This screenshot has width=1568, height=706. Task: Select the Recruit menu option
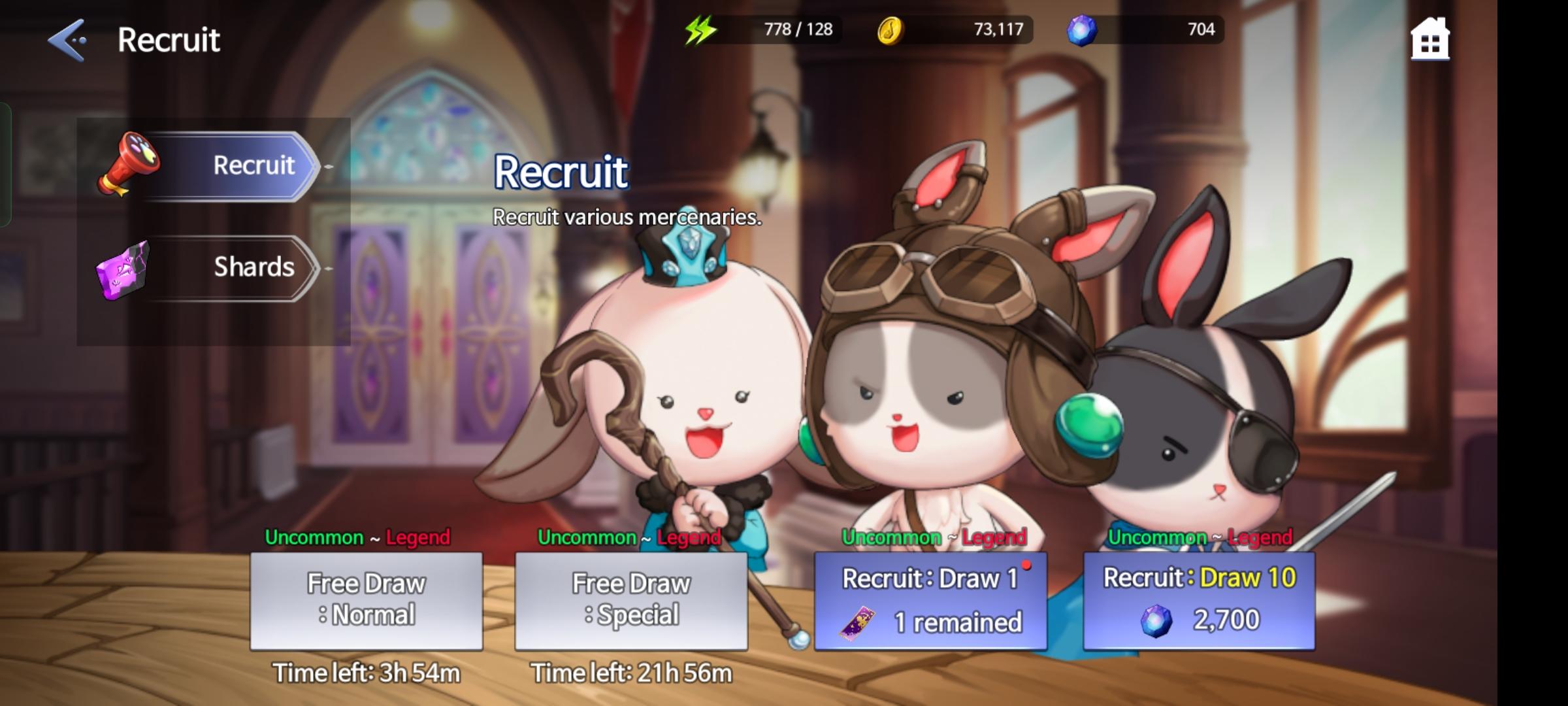(255, 165)
